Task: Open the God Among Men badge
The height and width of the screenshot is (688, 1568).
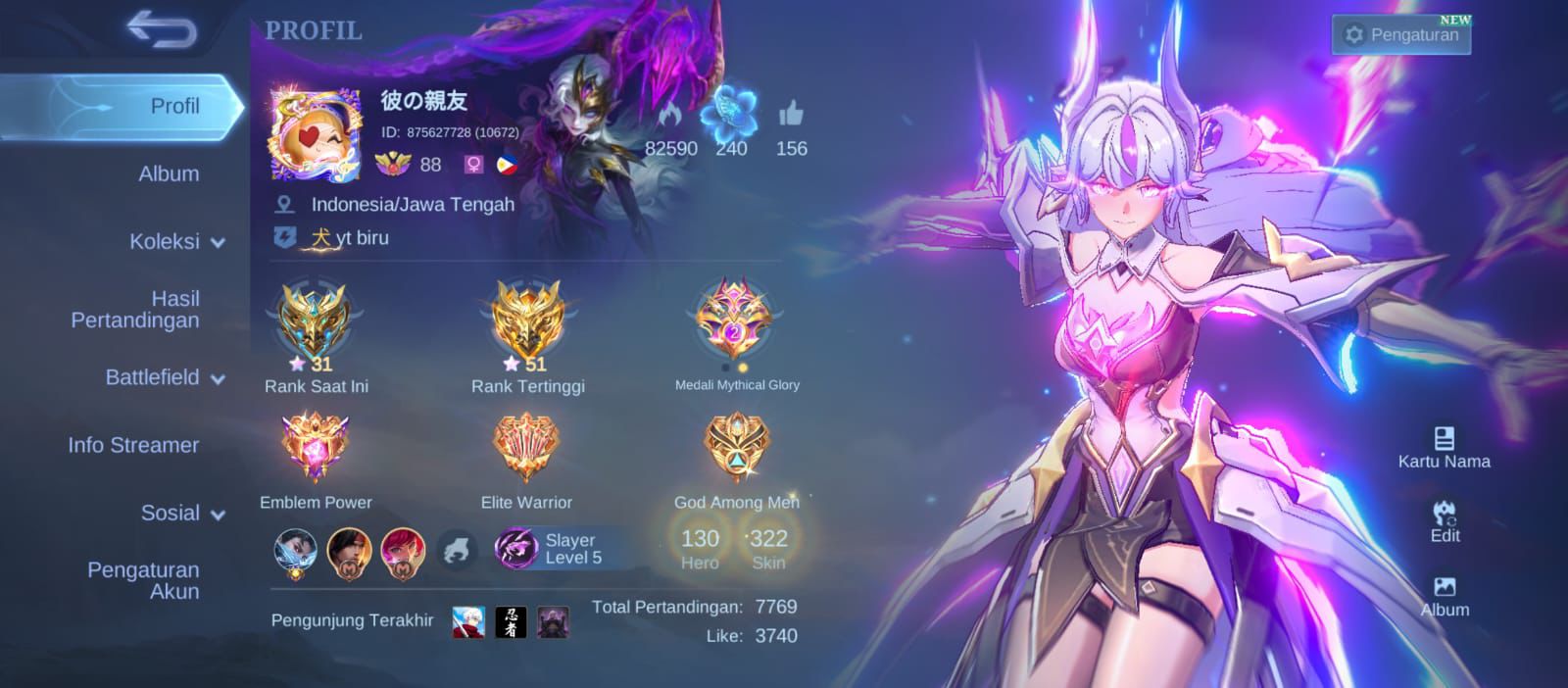Action: point(736,448)
